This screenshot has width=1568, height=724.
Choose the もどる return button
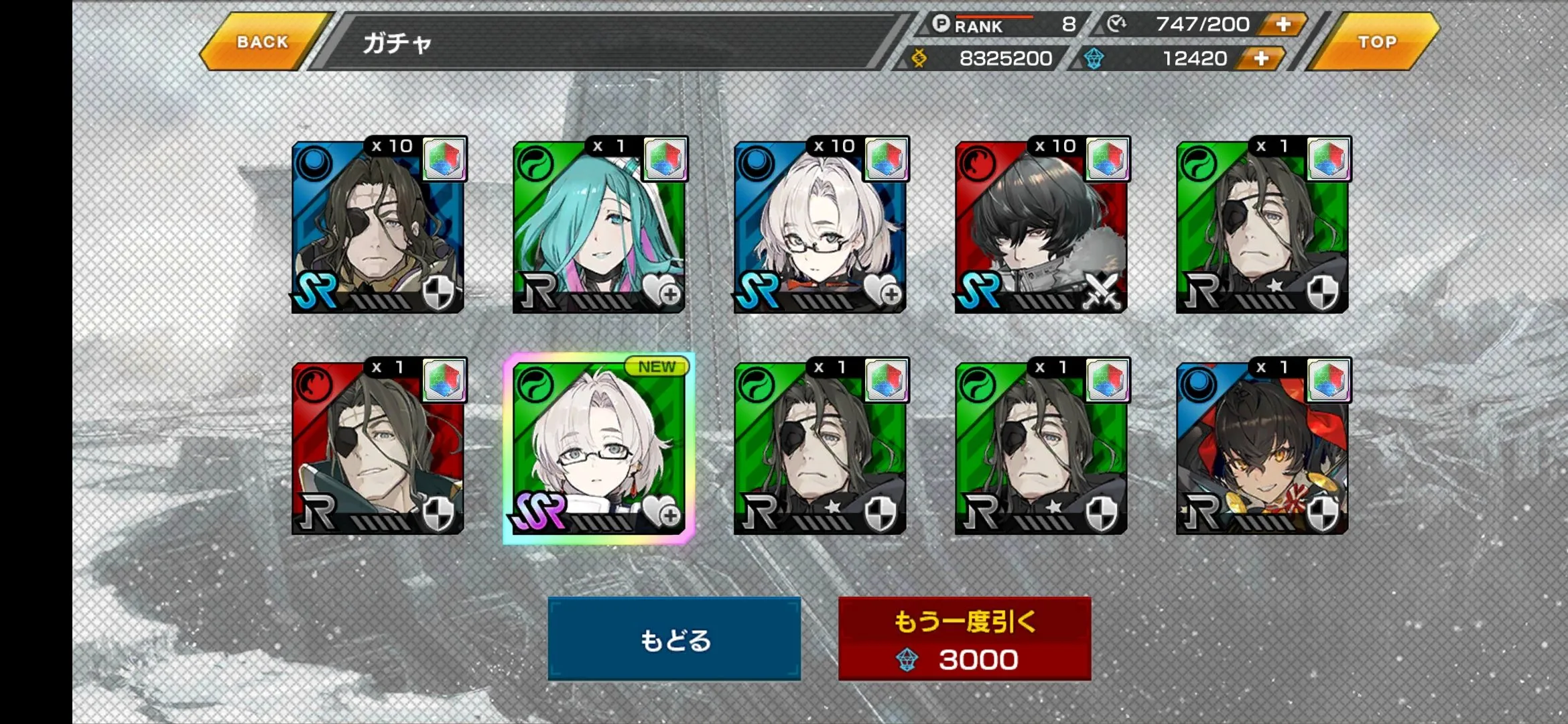674,639
